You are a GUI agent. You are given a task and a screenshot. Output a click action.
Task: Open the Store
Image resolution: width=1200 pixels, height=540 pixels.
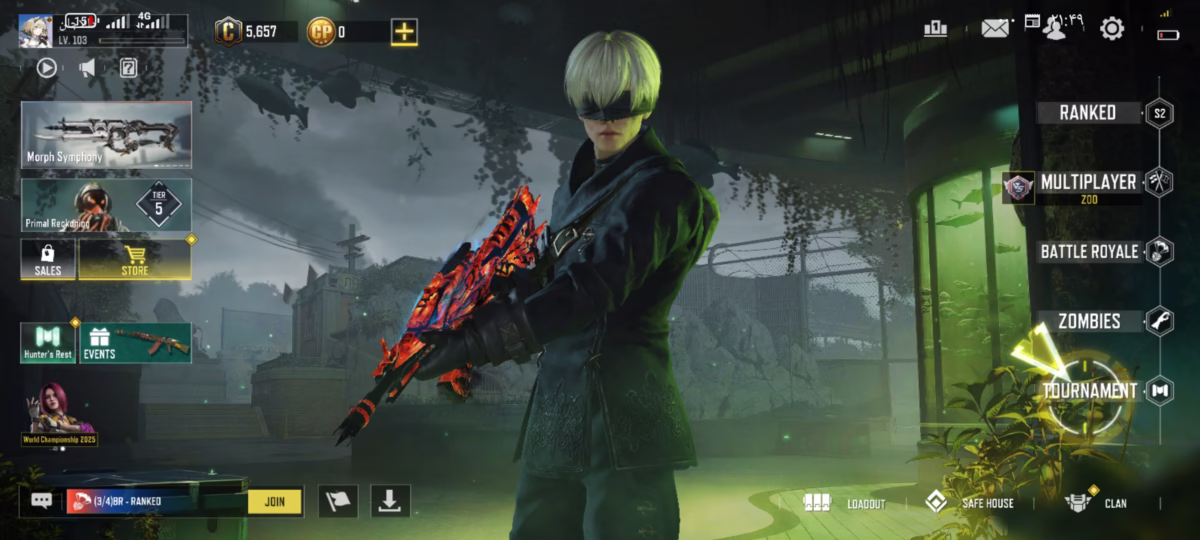coord(135,259)
